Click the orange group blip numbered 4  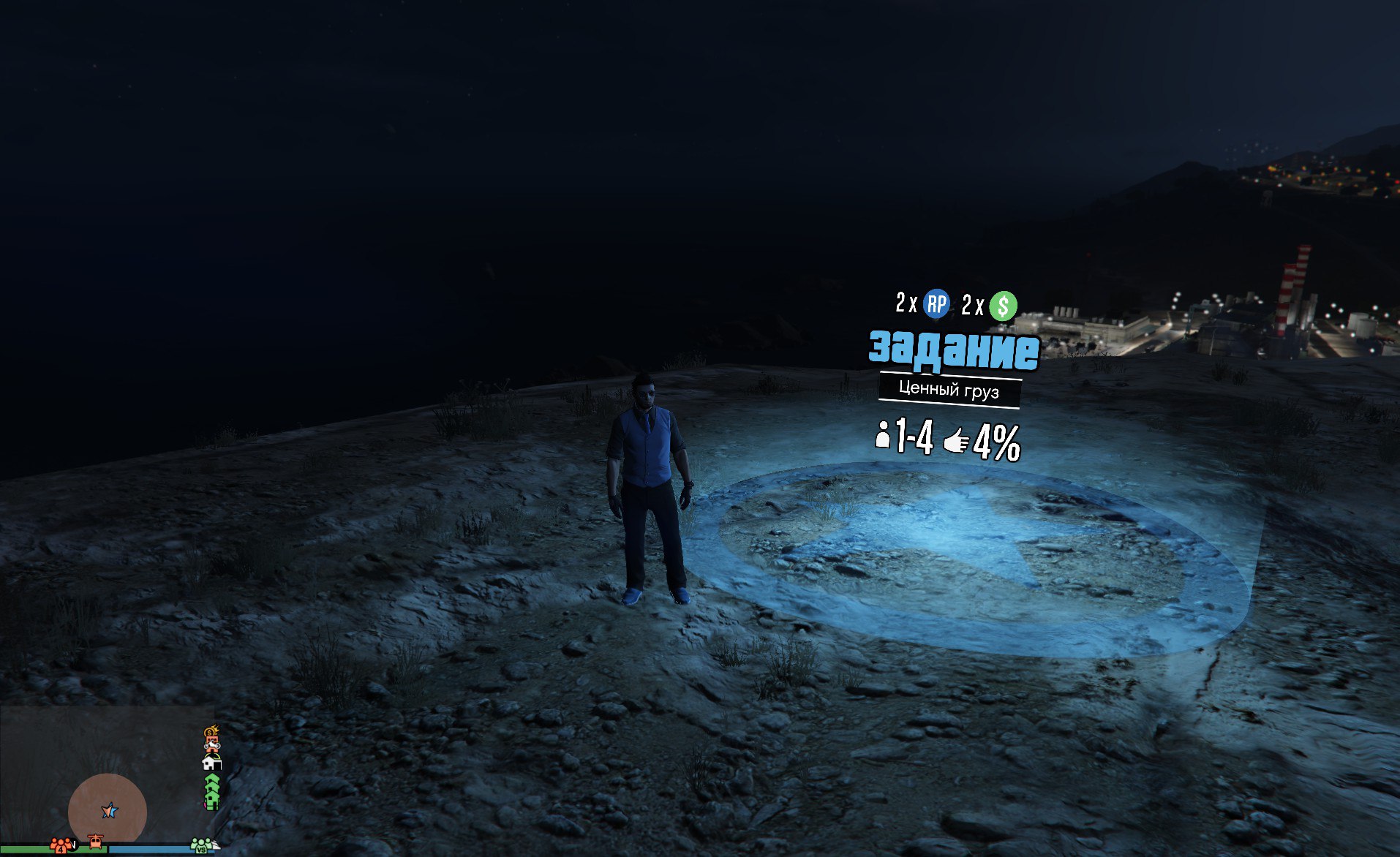(x=62, y=845)
